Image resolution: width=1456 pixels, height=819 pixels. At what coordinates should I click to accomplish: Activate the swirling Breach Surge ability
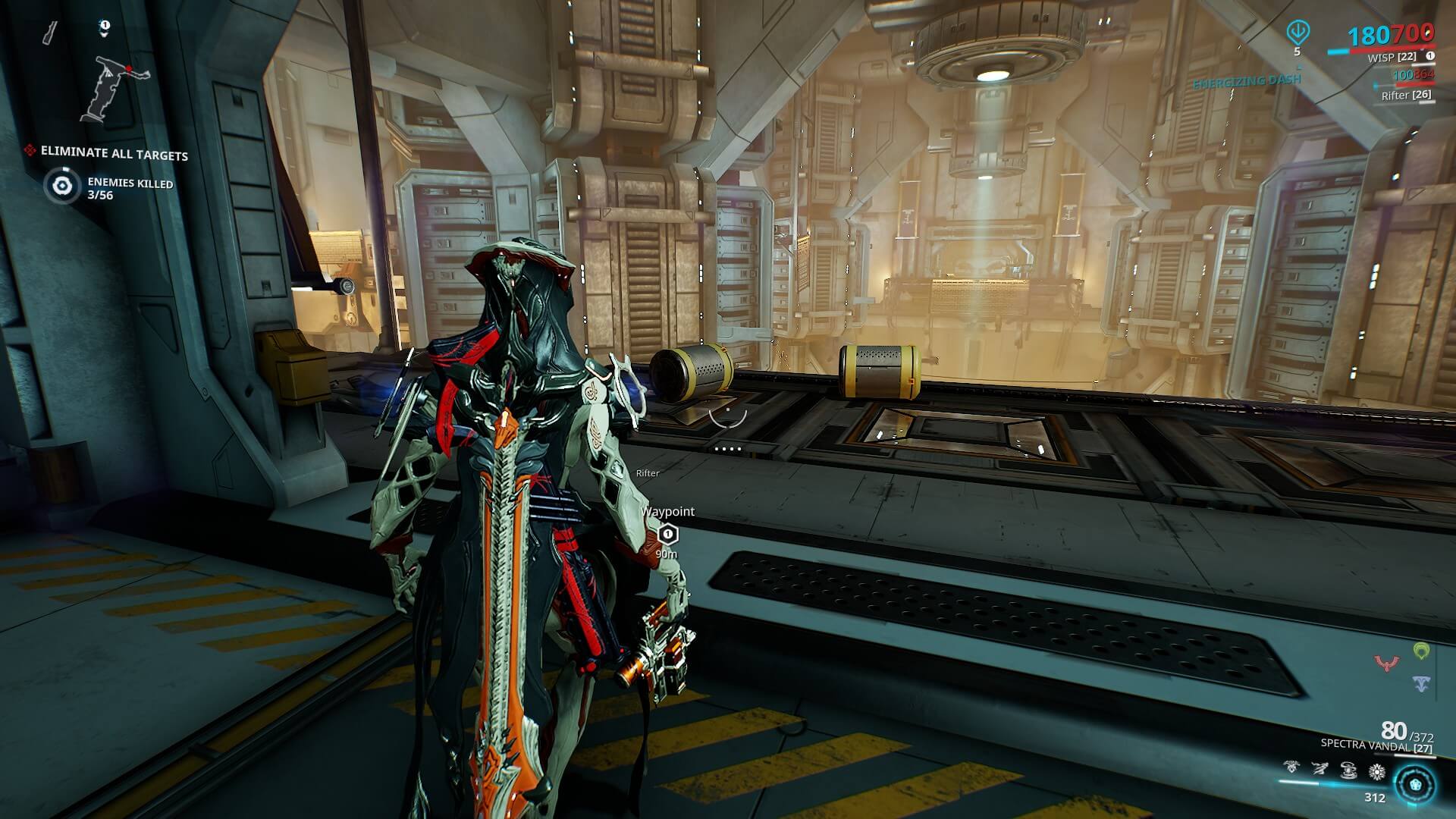(x=1348, y=770)
